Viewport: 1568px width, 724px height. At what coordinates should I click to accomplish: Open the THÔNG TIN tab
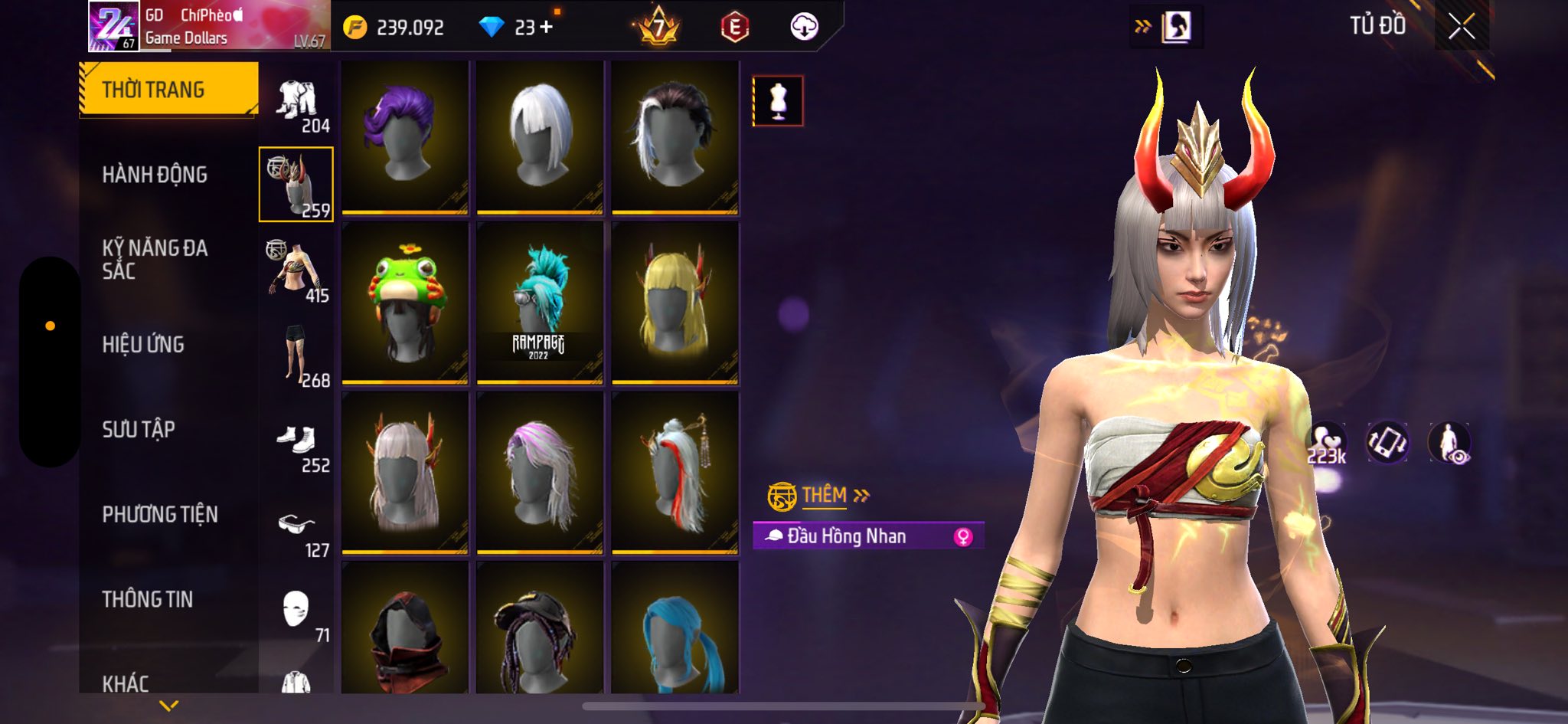coord(148,599)
